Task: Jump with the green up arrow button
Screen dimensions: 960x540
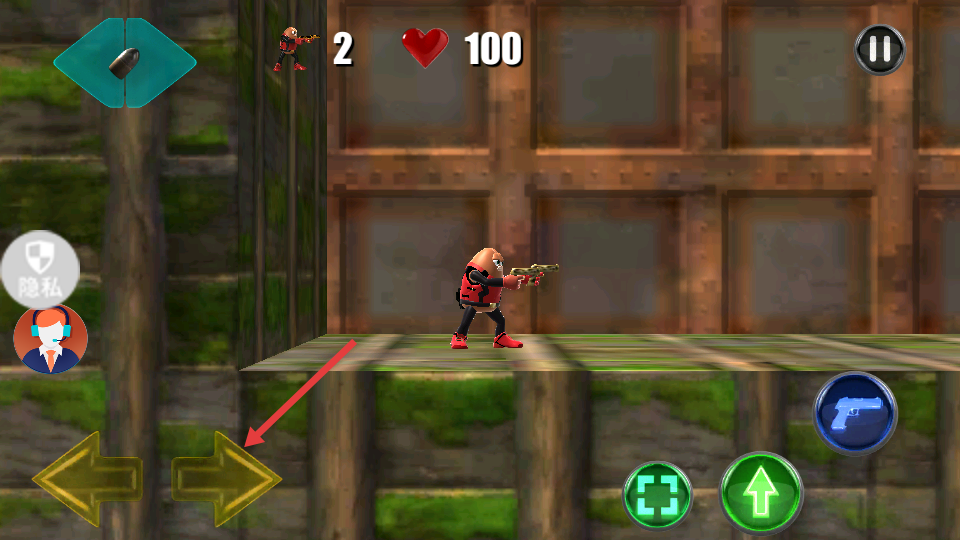Action: 762,492
